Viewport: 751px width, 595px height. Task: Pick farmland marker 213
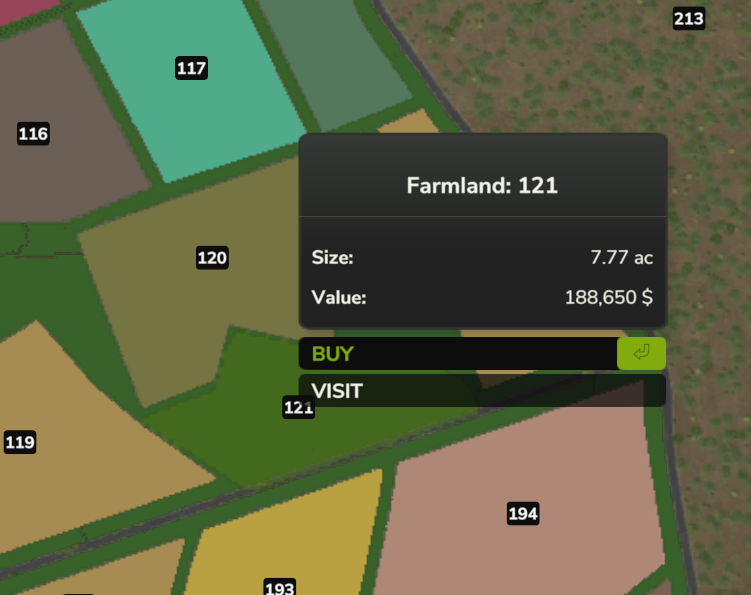[689, 19]
